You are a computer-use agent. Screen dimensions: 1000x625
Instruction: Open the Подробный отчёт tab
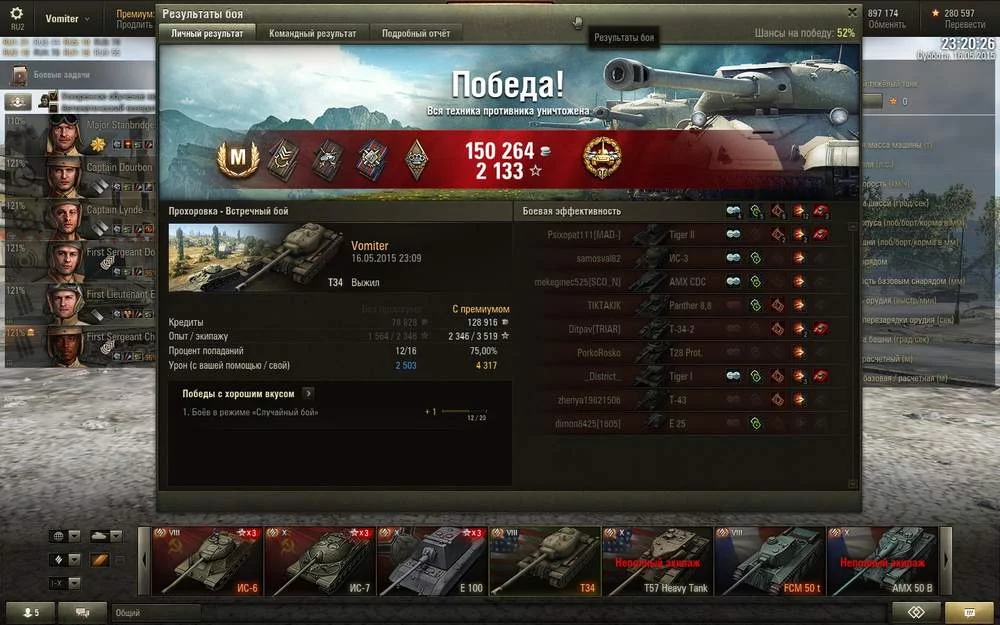(416, 33)
